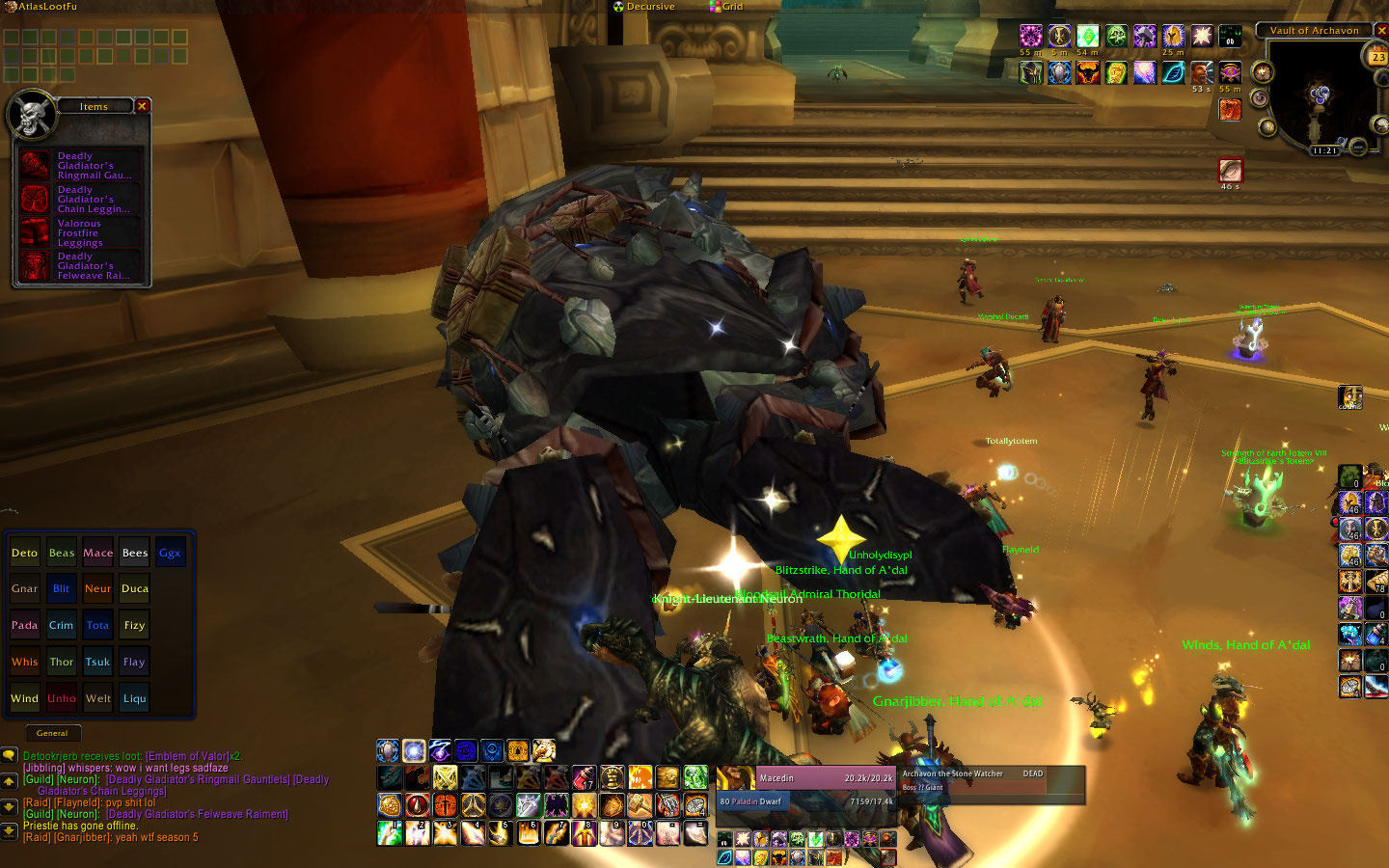This screenshot has width=1389, height=868.
Task: Switch to the General chat tab
Action: (x=52, y=733)
